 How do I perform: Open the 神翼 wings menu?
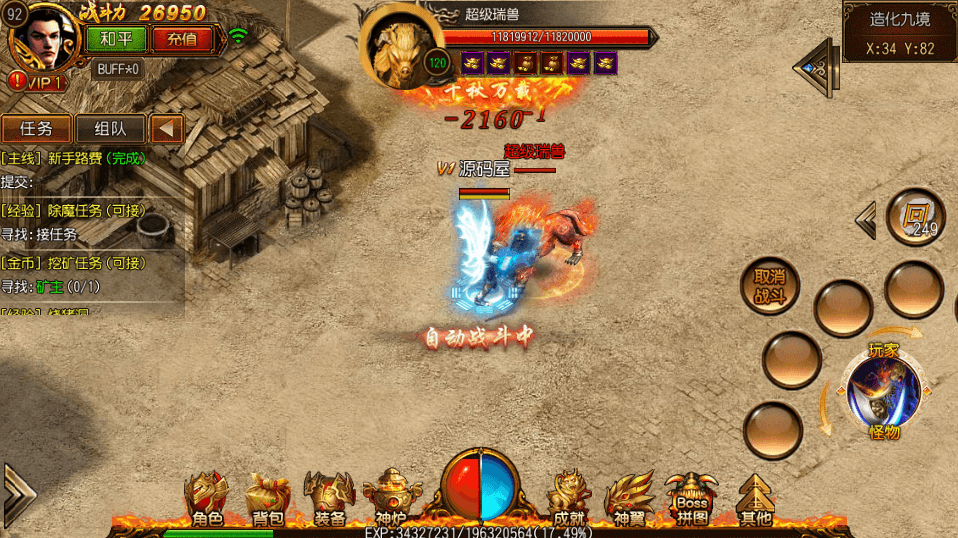pyautogui.click(x=630, y=498)
